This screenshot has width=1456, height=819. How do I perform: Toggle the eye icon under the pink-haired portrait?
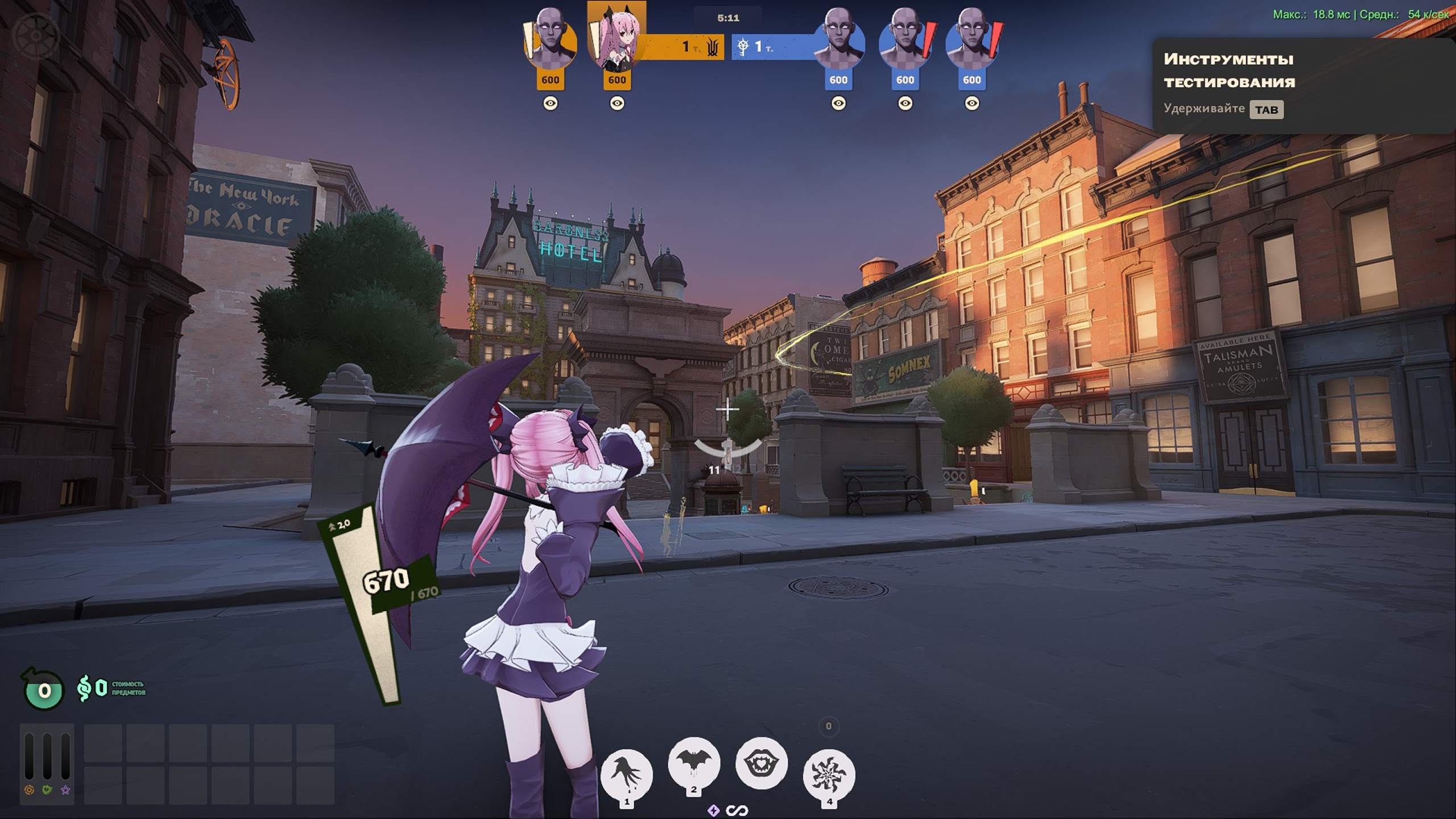617,104
